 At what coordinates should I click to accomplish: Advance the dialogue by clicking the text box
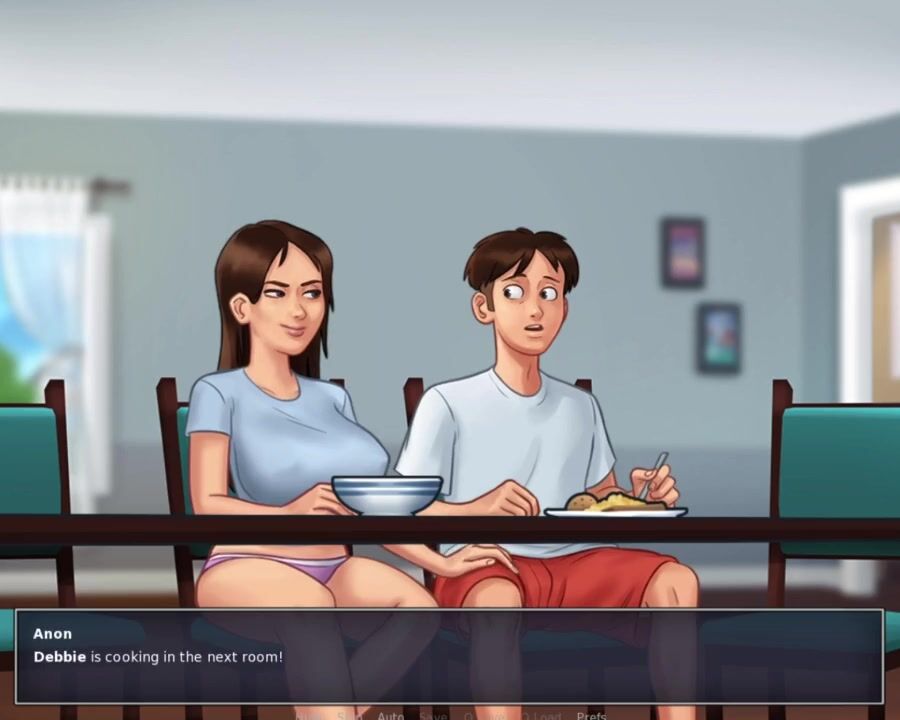click(449, 656)
